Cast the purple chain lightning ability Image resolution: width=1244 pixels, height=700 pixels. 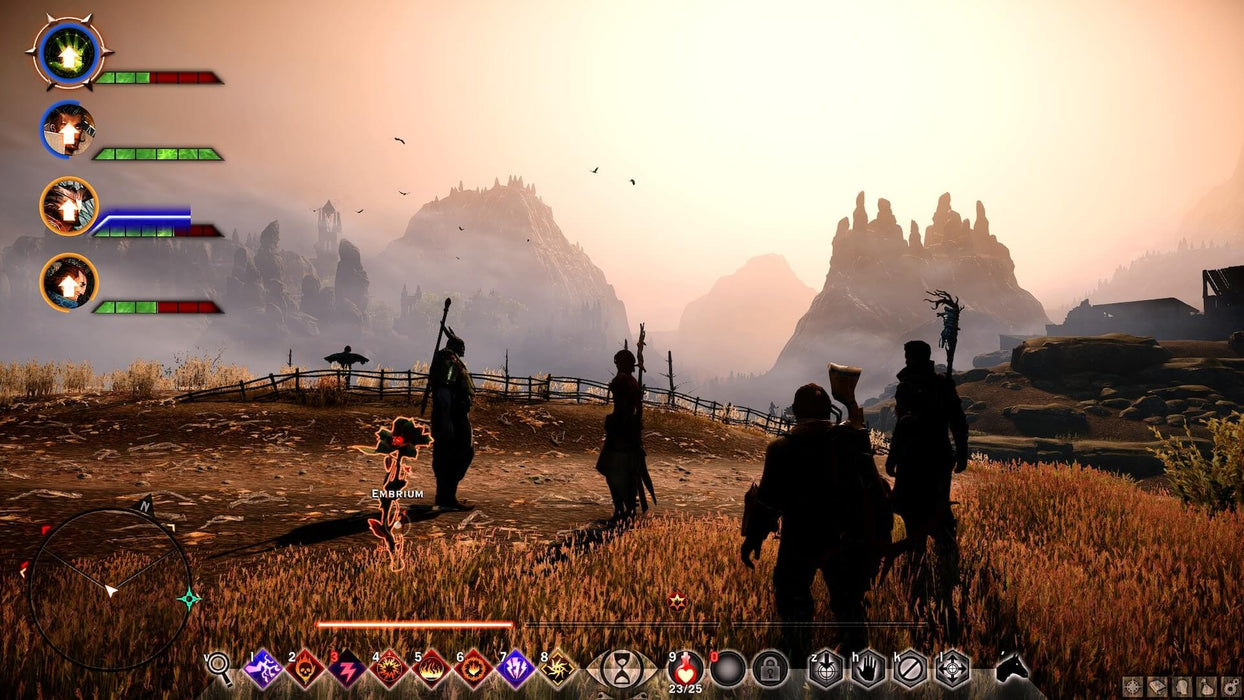263,668
